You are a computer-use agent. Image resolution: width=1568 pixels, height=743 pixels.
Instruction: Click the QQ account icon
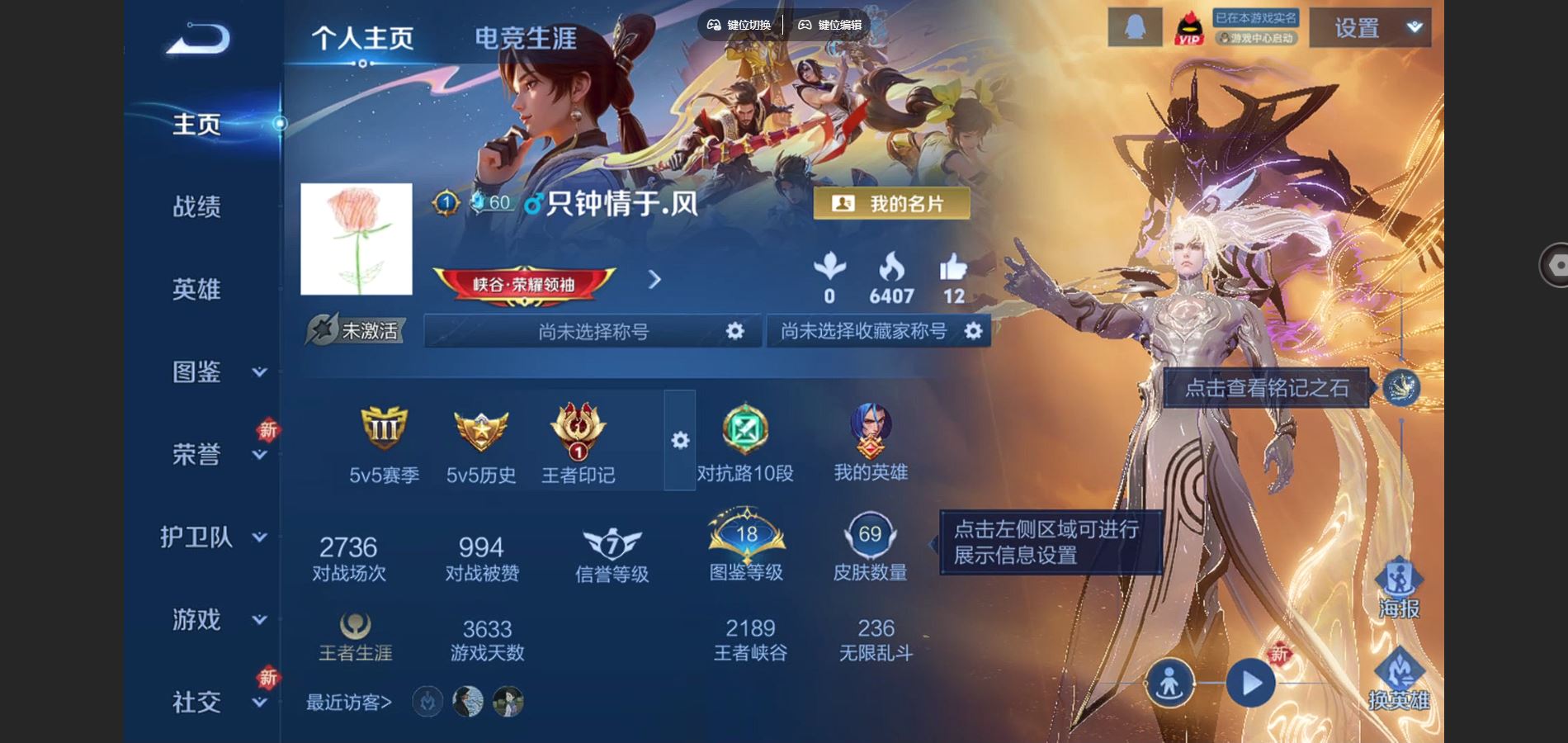(1135, 26)
